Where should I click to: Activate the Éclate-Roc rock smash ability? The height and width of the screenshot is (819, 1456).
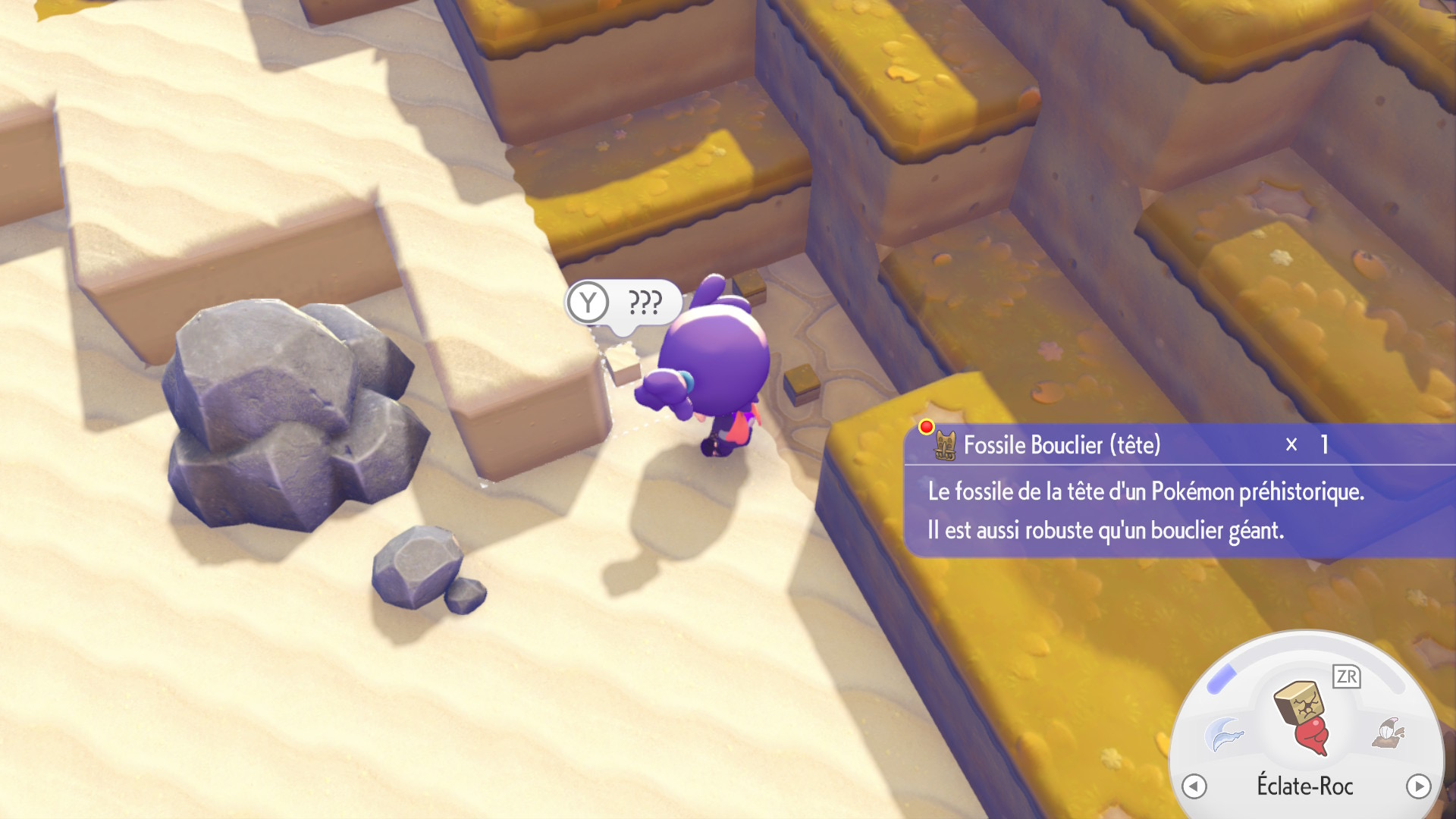point(1303,716)
